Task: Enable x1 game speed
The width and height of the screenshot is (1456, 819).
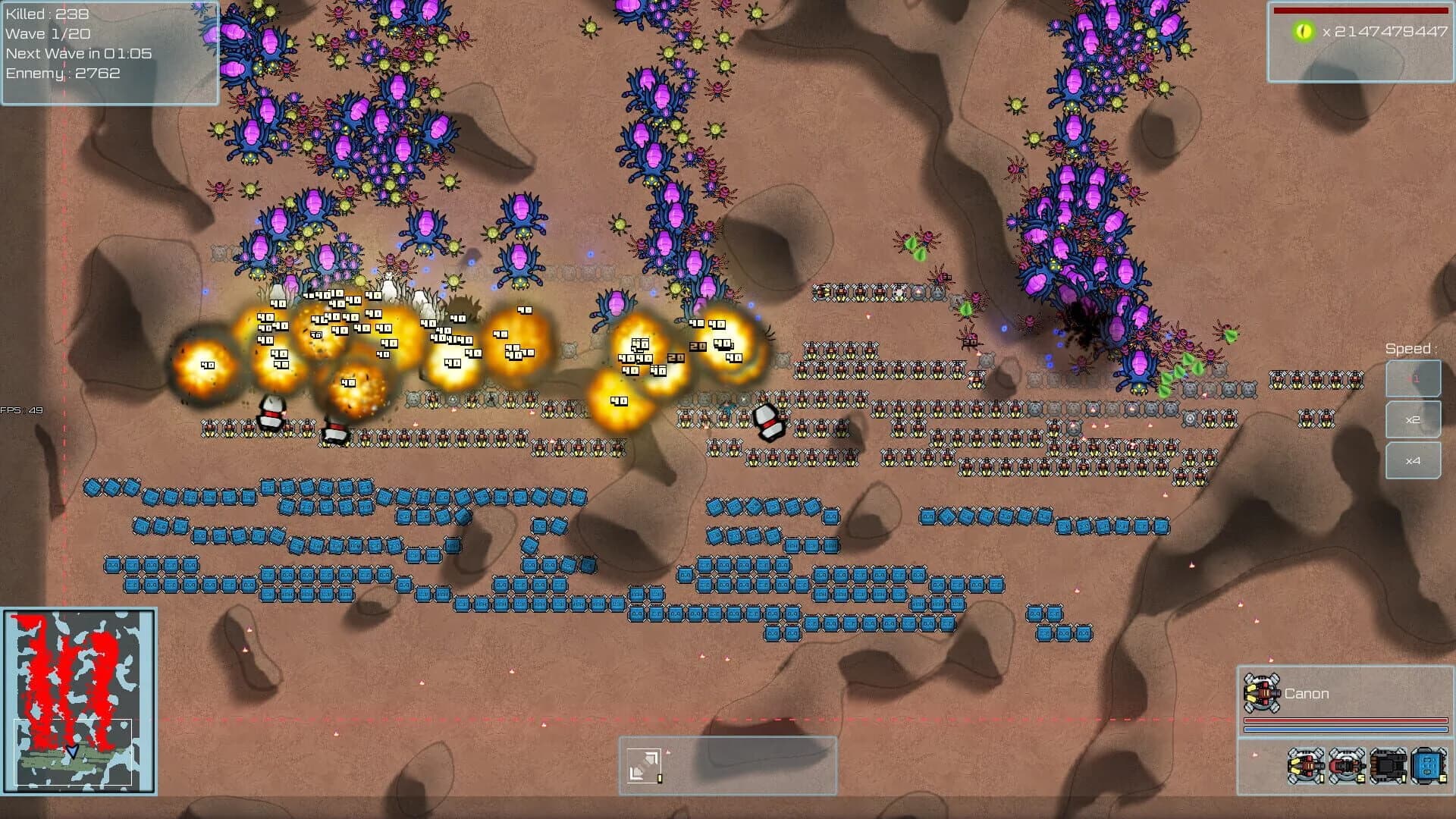Action: [1414, 378]
